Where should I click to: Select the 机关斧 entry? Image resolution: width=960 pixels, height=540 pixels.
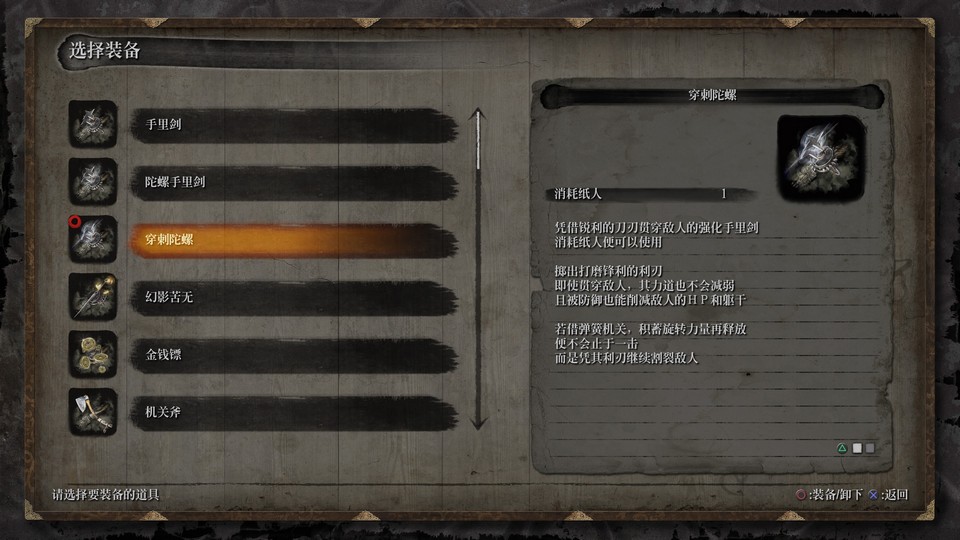tap(295, 411)
